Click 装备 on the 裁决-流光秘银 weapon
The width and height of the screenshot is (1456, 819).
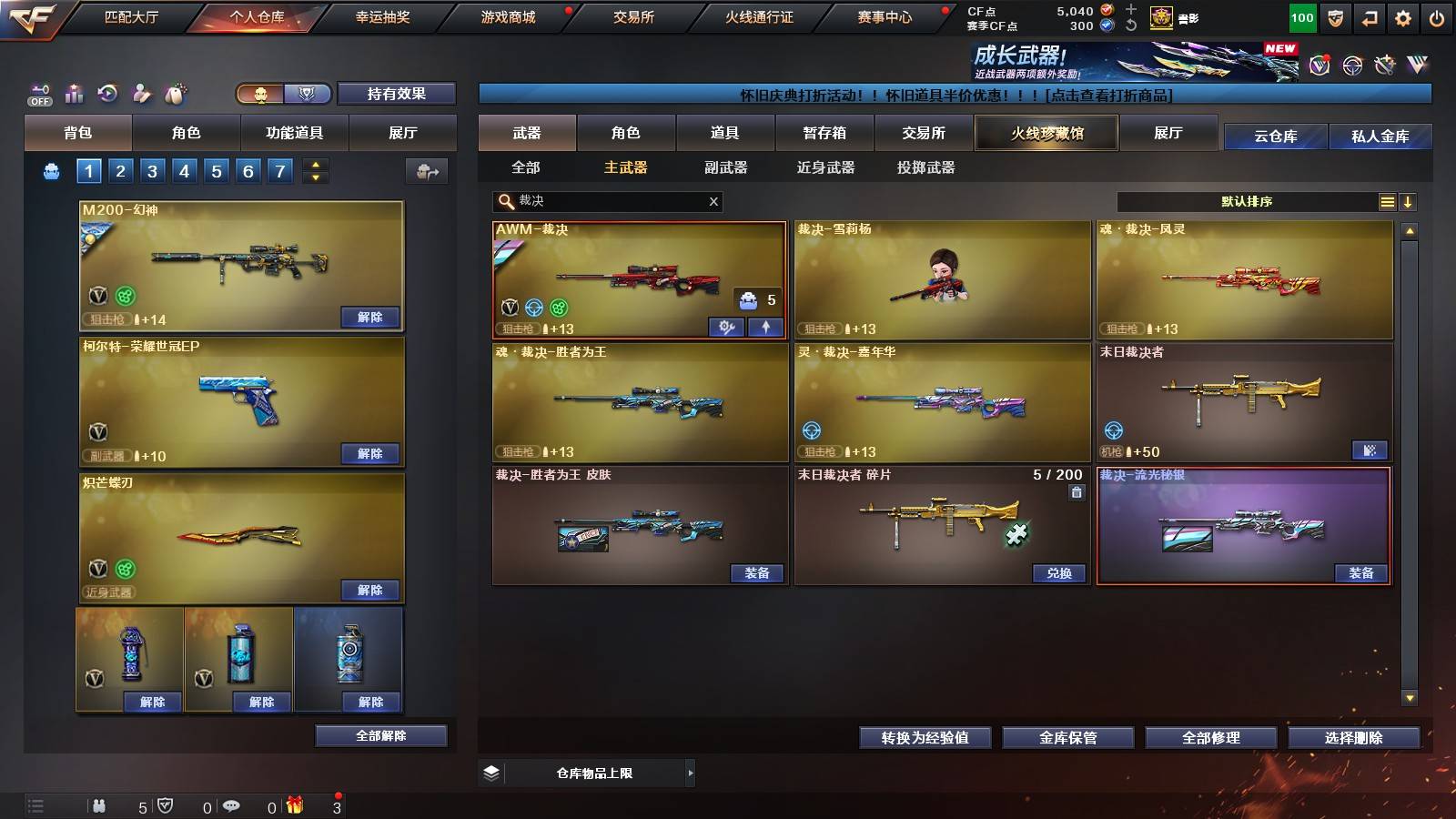pos(1363,574)
